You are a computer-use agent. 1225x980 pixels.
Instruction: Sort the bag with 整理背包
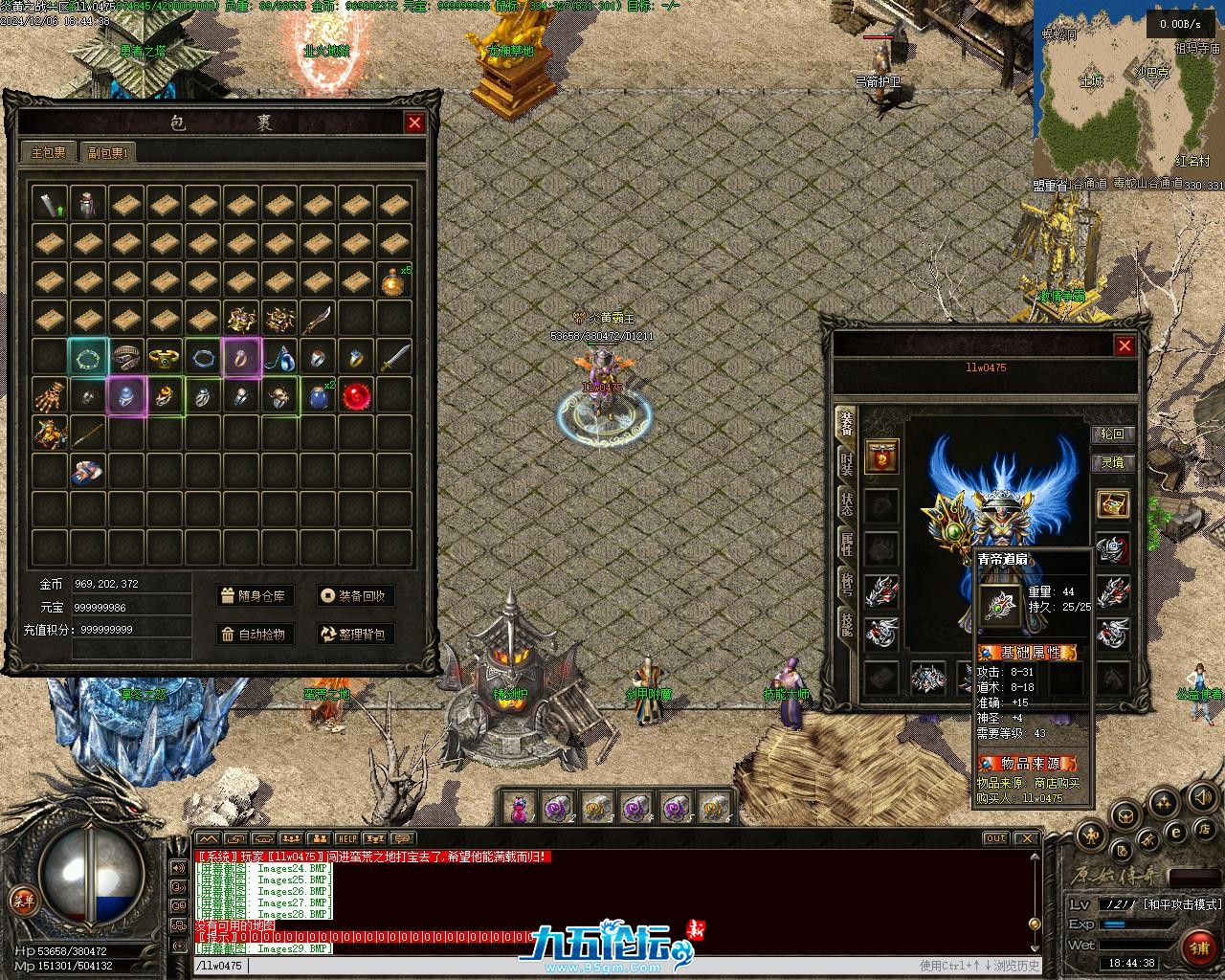point(356,634)
